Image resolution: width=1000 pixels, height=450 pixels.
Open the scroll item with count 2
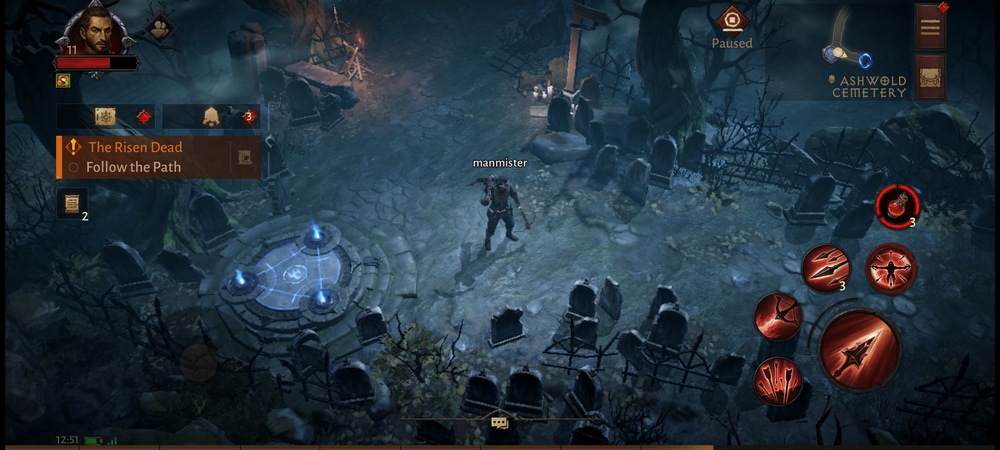[x=70, y=202]
